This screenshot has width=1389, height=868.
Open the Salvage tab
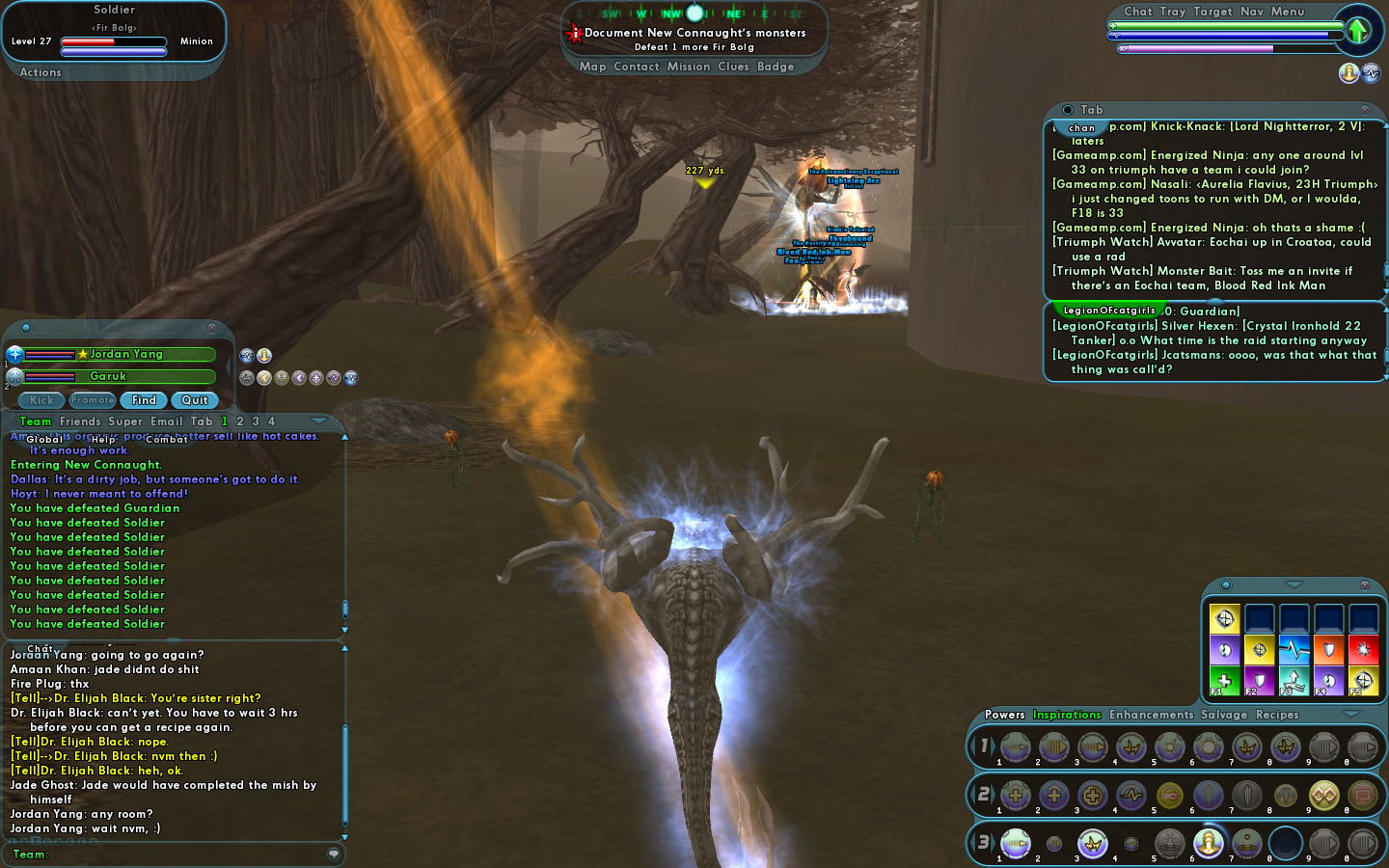[1224, 715]
